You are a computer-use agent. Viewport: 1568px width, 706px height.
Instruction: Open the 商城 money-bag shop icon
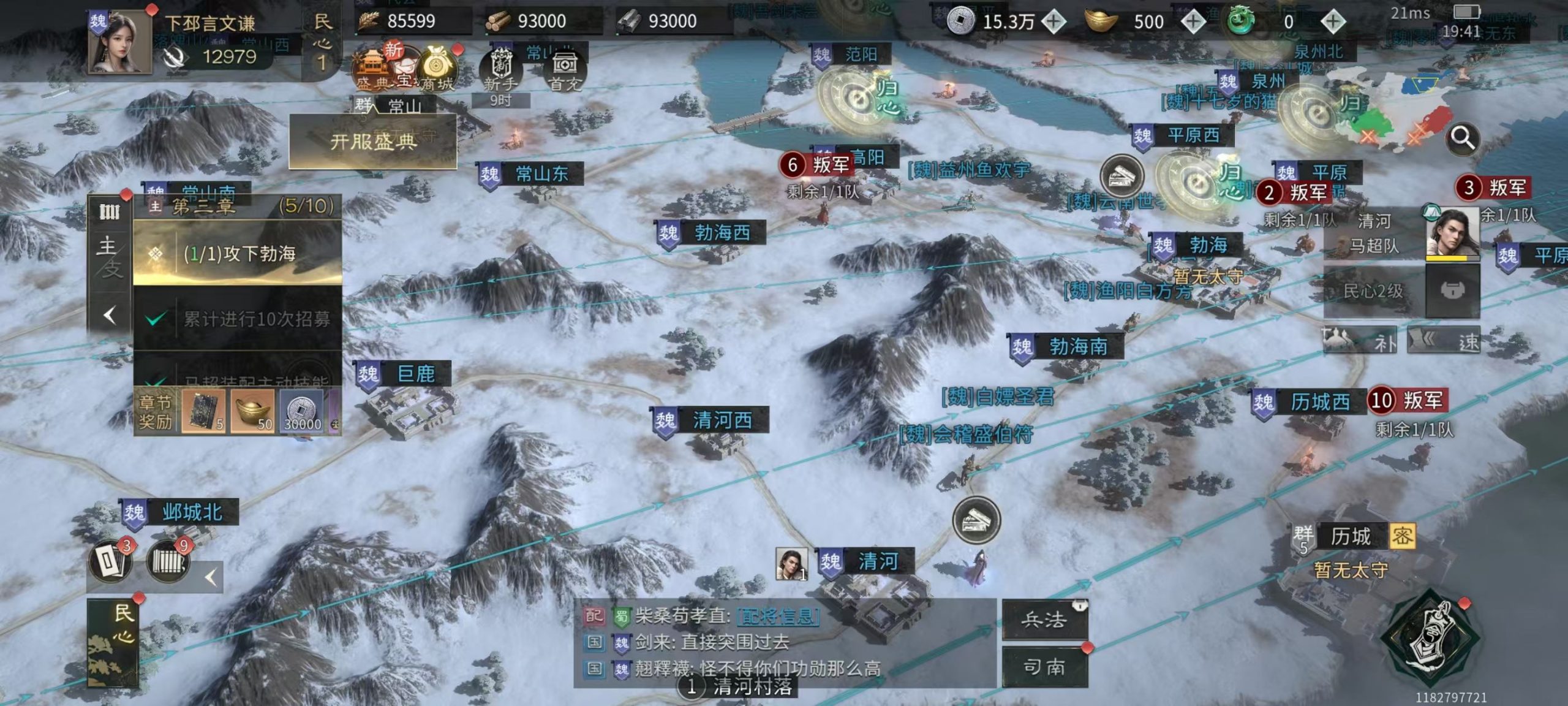[x=436, y=65]
